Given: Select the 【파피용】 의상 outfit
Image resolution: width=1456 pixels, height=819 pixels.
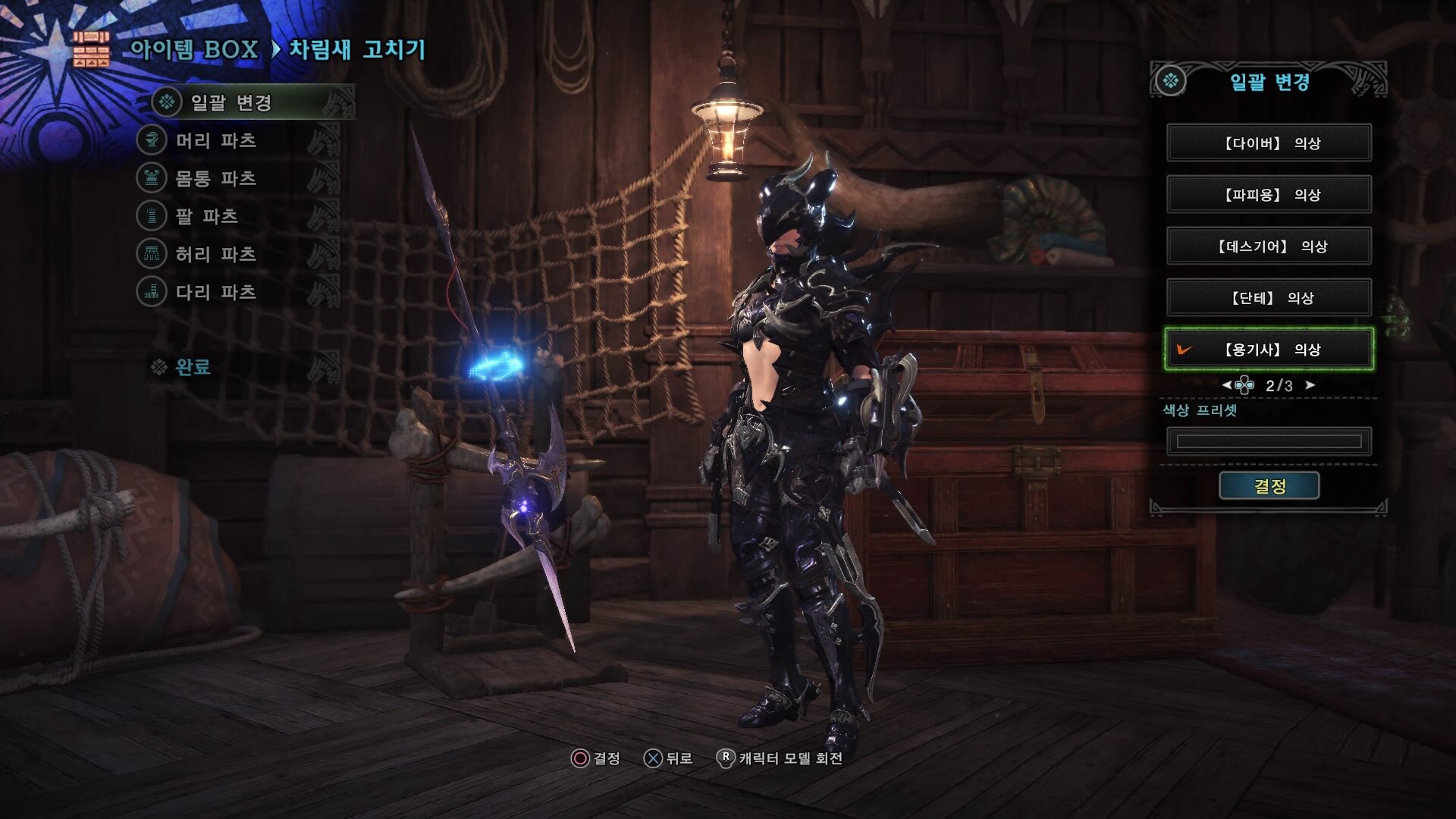Looking at the screenshot, I should point(1269,195).
